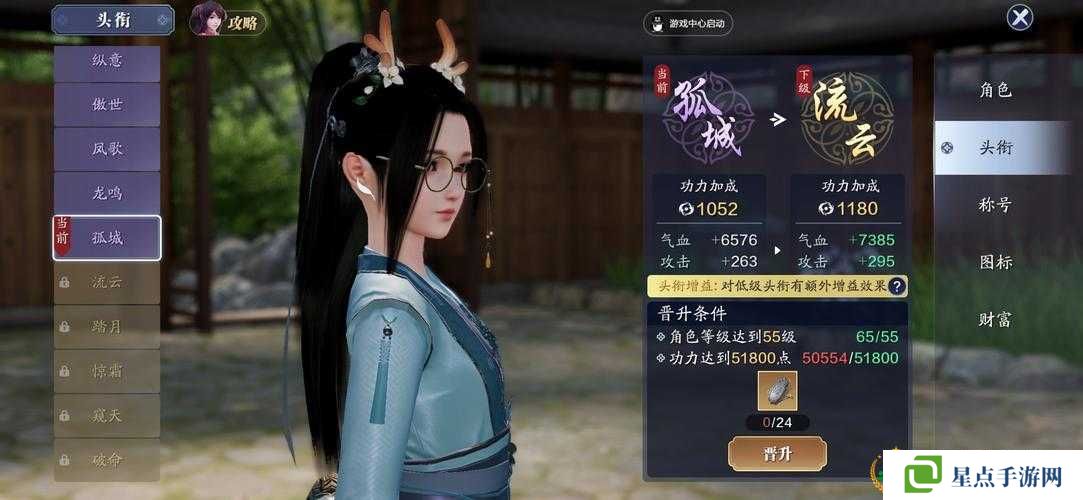Image resolution: width=1083 pixels, height=500 pixels.
Task: Open the 称号 tab
Action: (995, 205)
